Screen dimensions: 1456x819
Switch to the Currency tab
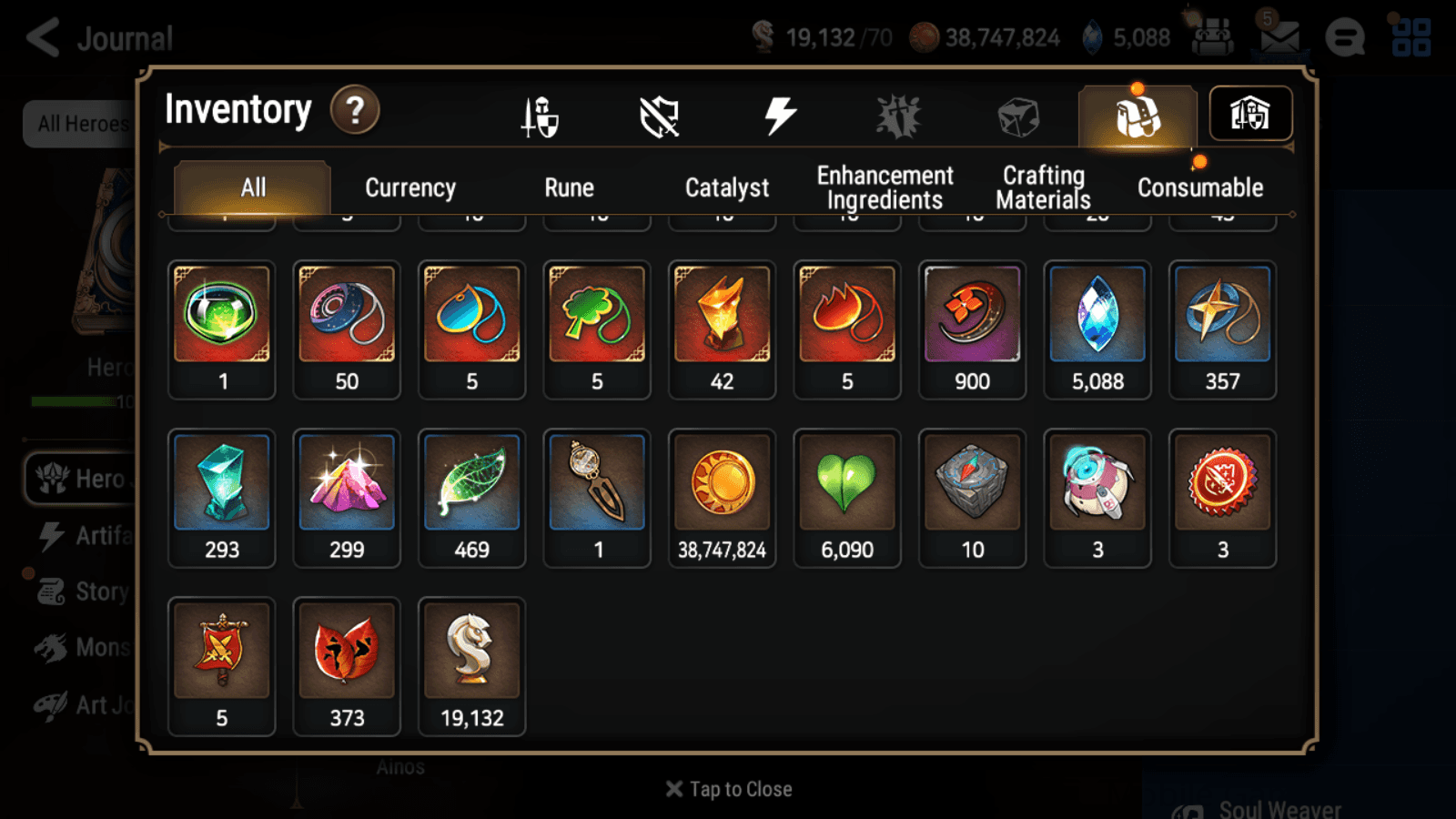point(409,187)
